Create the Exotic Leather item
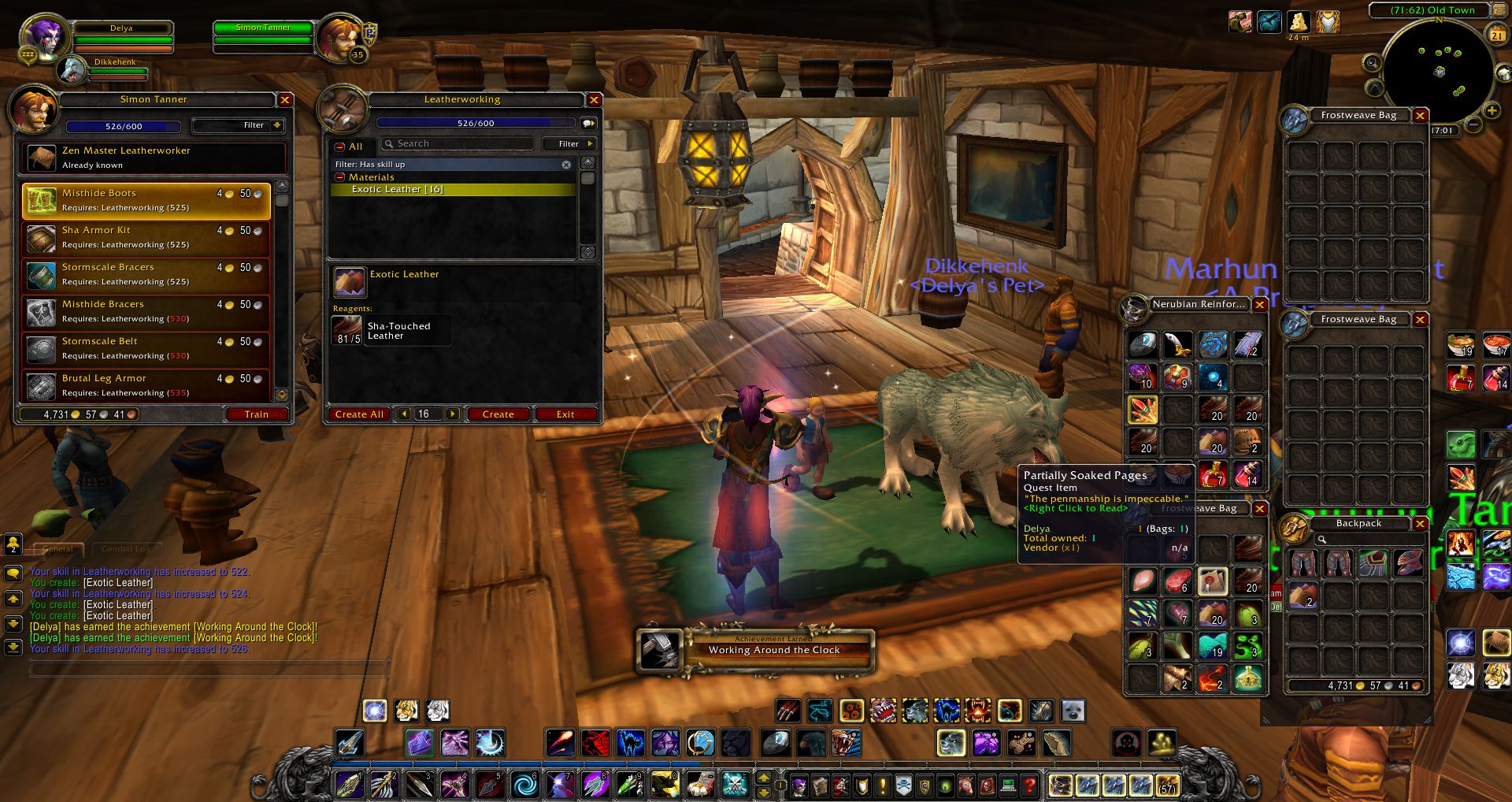This screenshot has height=802, width=1512. pos(498,414)
